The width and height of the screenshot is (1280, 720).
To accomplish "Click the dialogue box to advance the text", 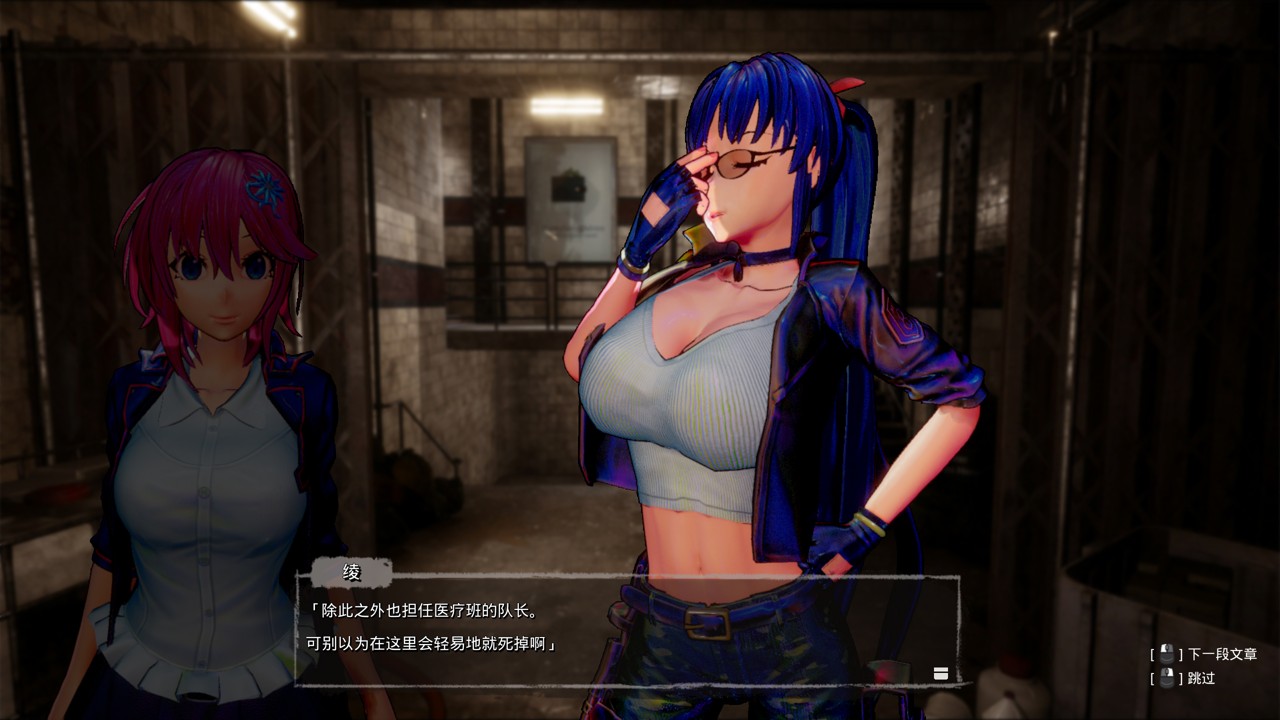I will pyautogui.click(x=627, y=630).
